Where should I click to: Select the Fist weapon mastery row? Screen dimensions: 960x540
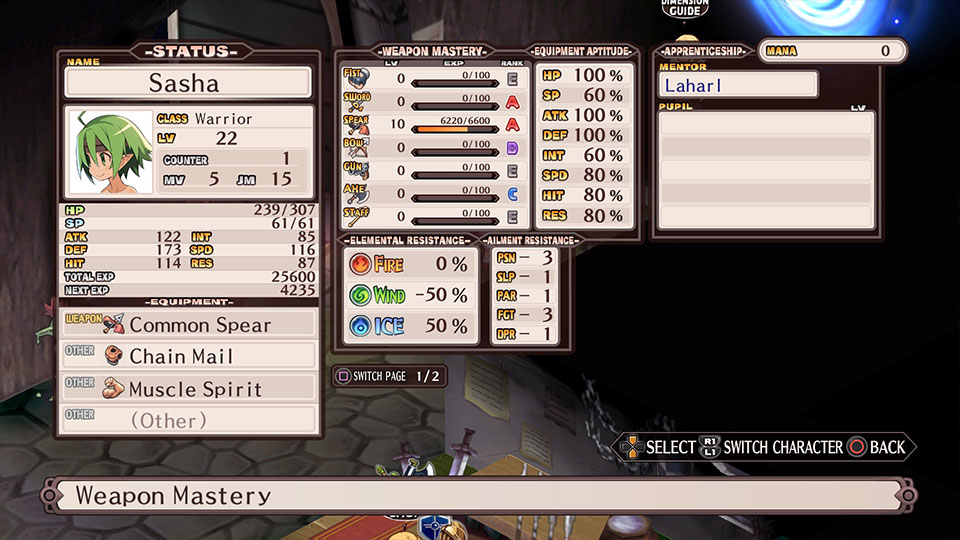pos(435,78)
